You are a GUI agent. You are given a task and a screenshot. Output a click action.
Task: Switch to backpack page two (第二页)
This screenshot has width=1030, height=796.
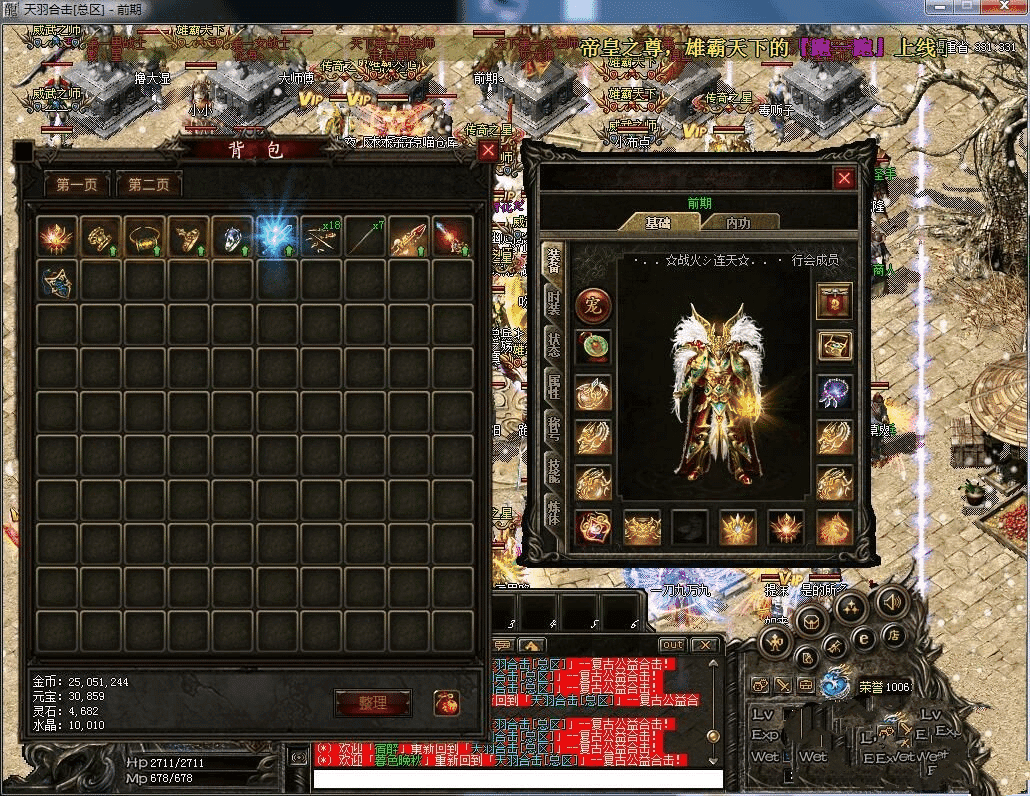pos(149,185)
